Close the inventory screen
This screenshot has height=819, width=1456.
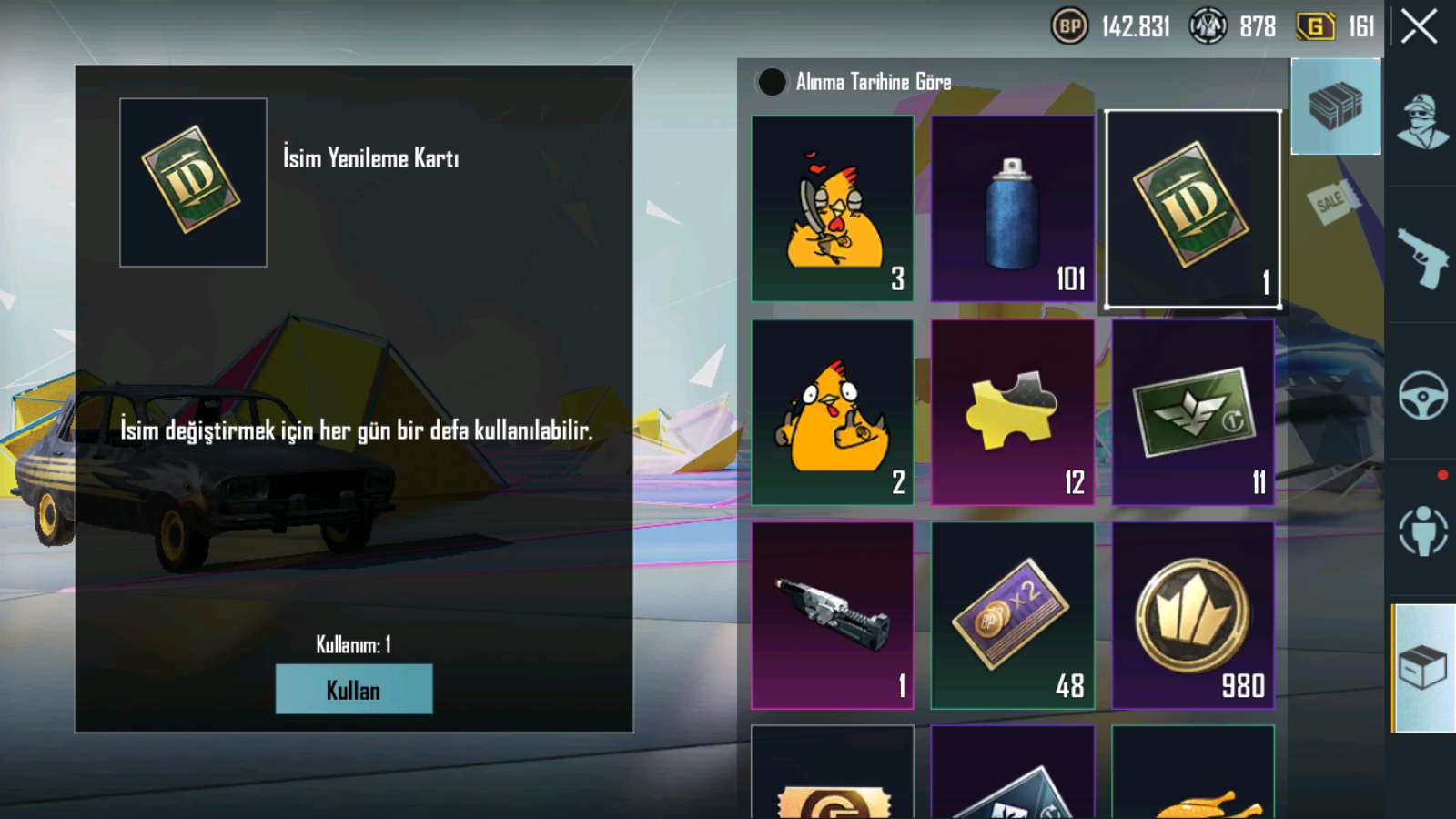1419,26
